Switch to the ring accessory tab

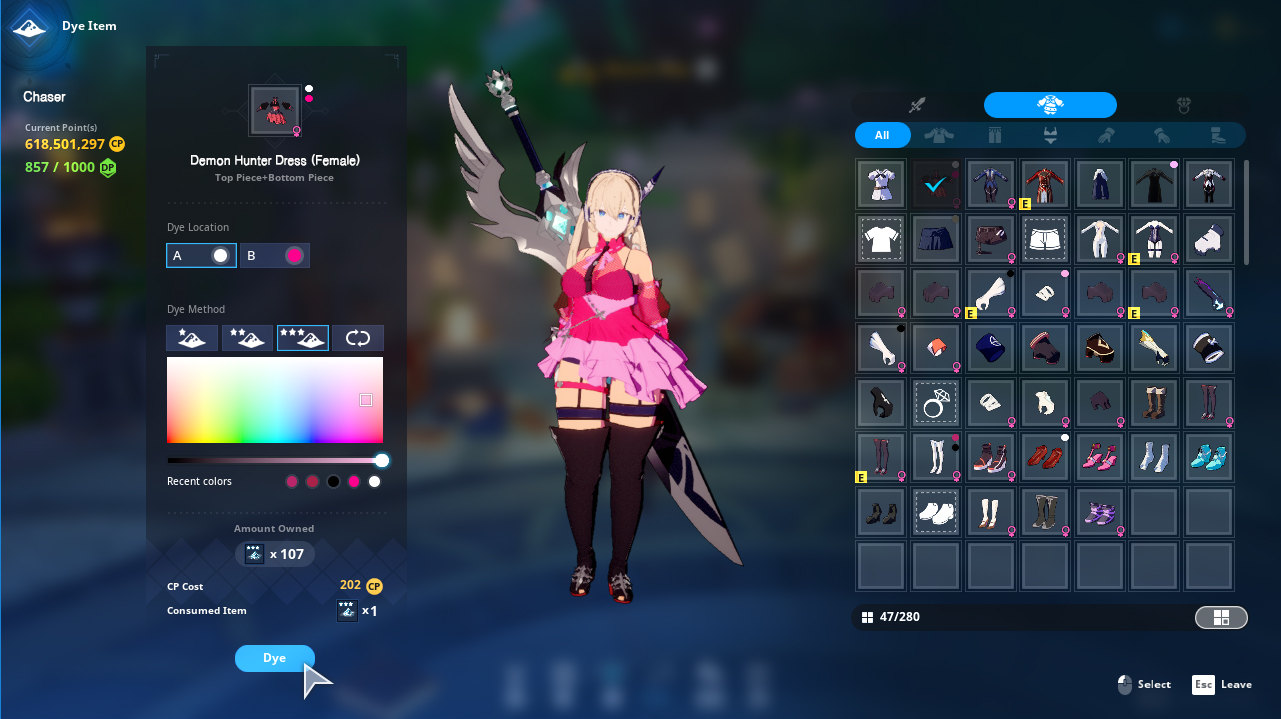[x=1183, y=105]
